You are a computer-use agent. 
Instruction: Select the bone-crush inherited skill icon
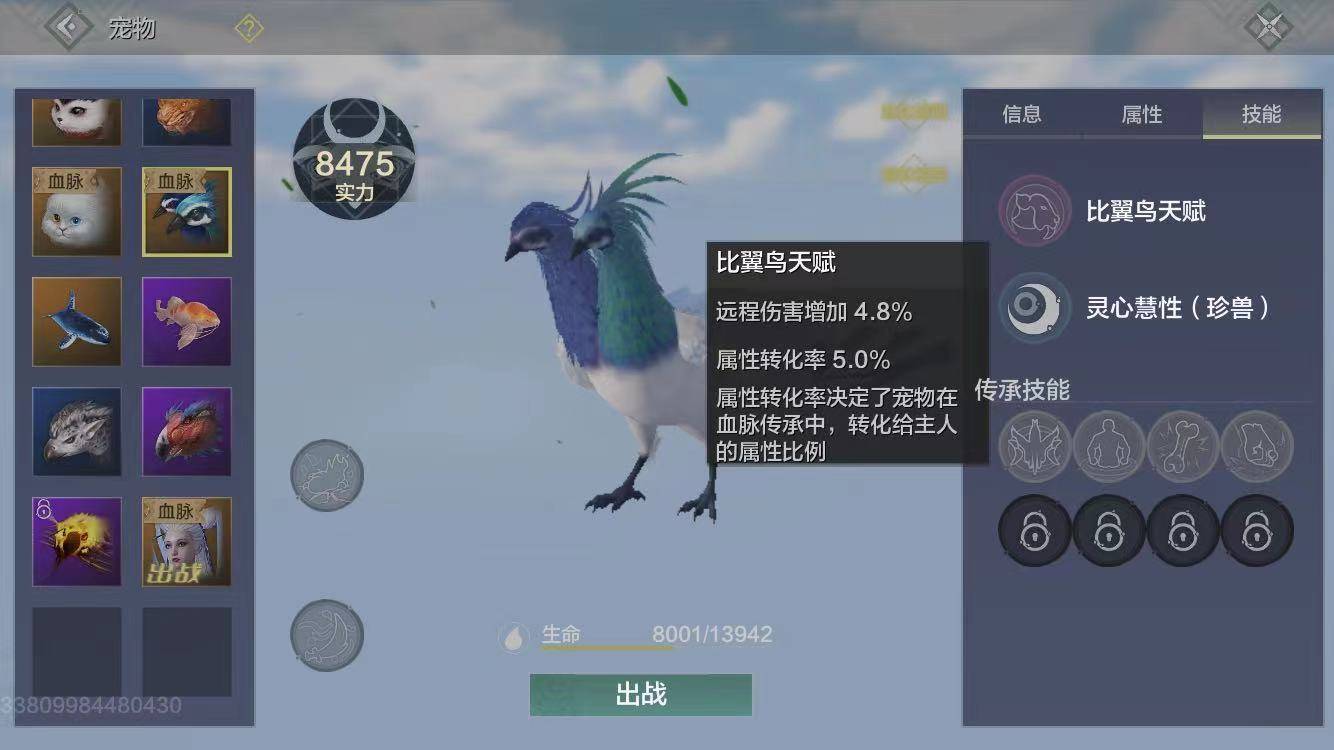point(1184,447)
